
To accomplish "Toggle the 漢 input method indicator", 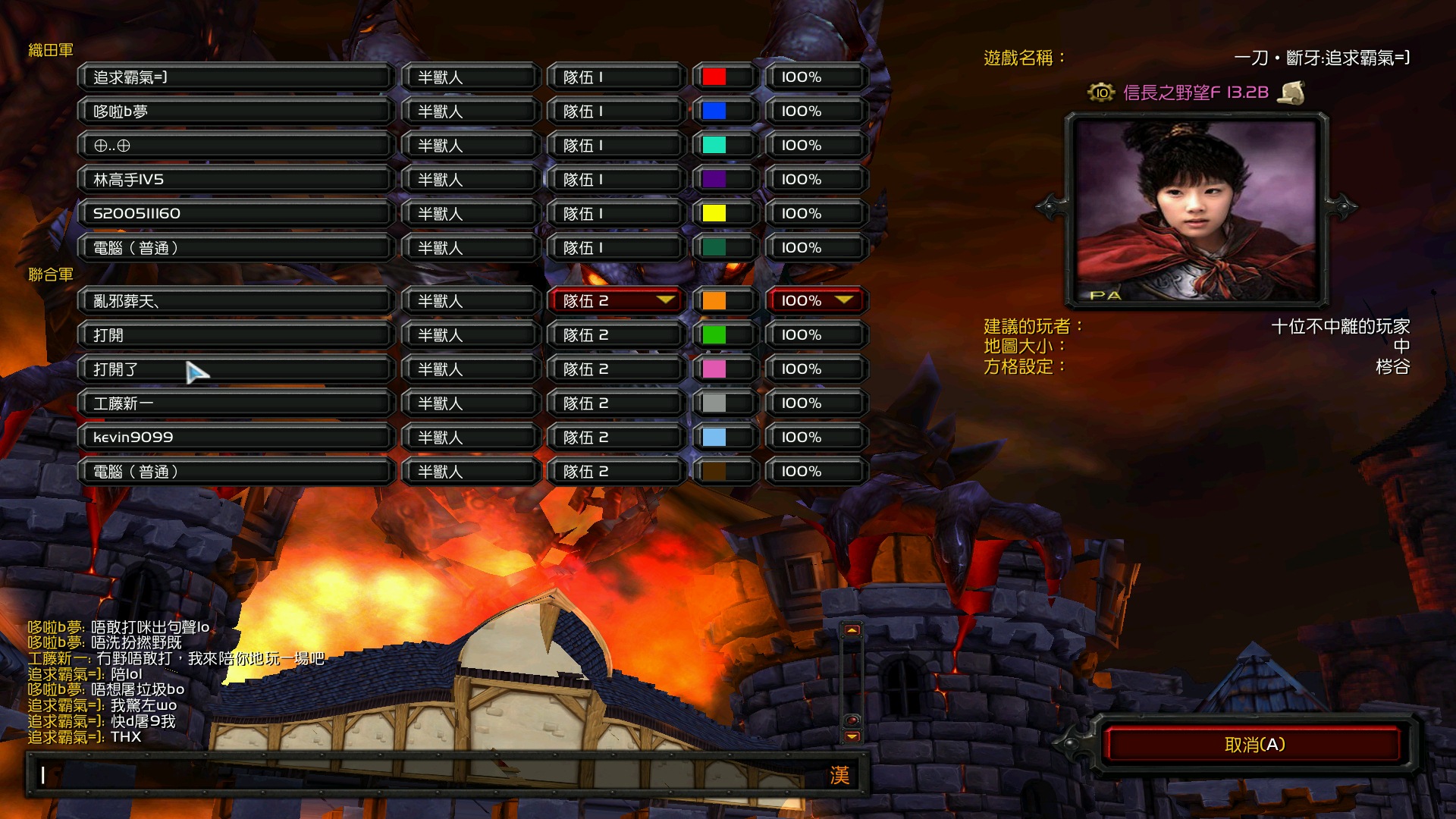I will (x=839, y=775).
